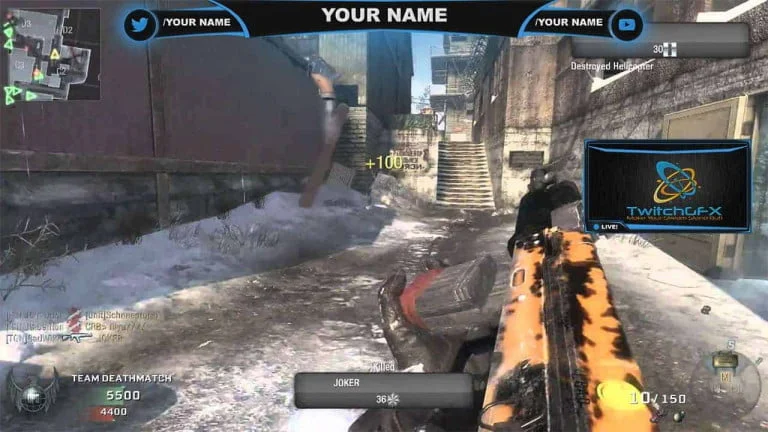Open the minimap in the corner
The height and width of the screenshot is (432, 768).
point(50,54)
